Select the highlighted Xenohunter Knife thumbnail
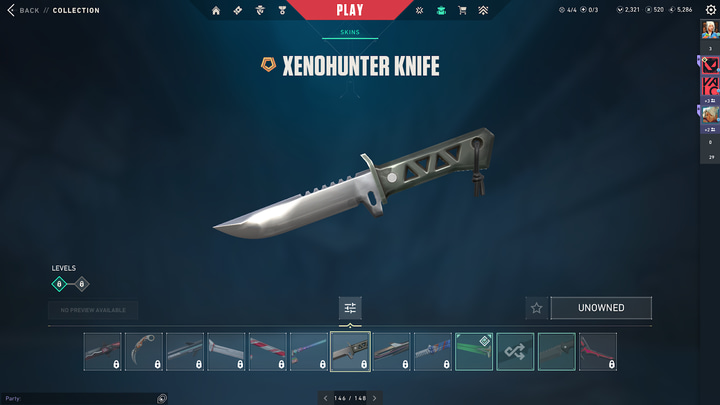Image resolution: width=720 pixels, height=405 pixels. point(350,351)
